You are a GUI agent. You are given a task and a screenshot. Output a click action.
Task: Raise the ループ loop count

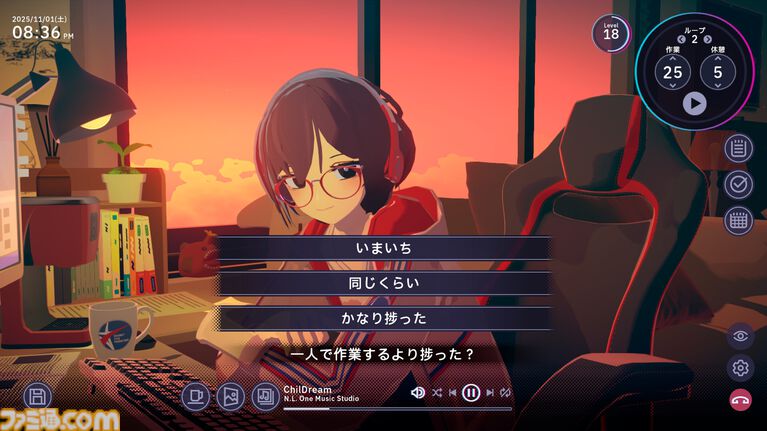click(707, 39)
